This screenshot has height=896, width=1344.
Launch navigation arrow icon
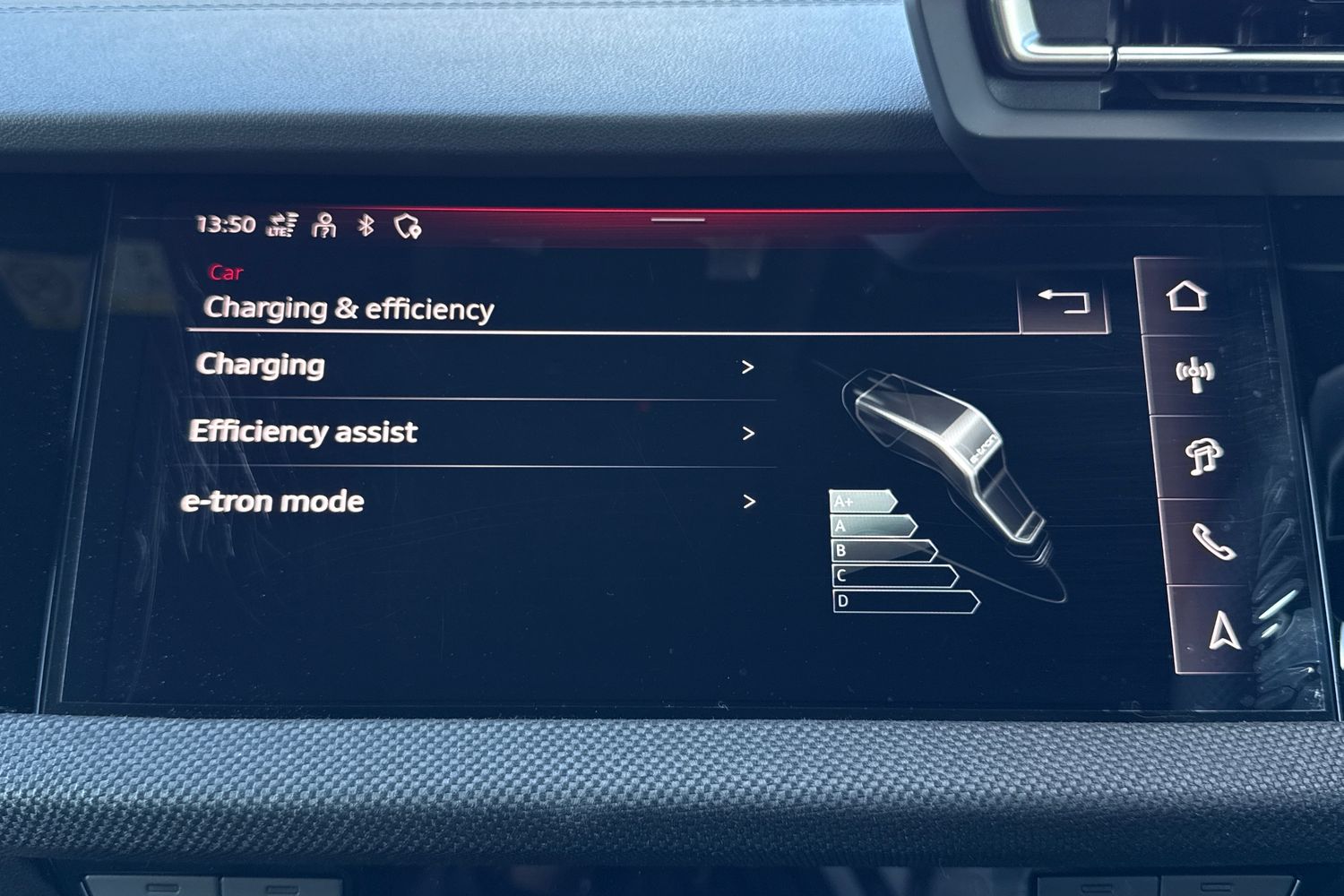(1224, 629)
